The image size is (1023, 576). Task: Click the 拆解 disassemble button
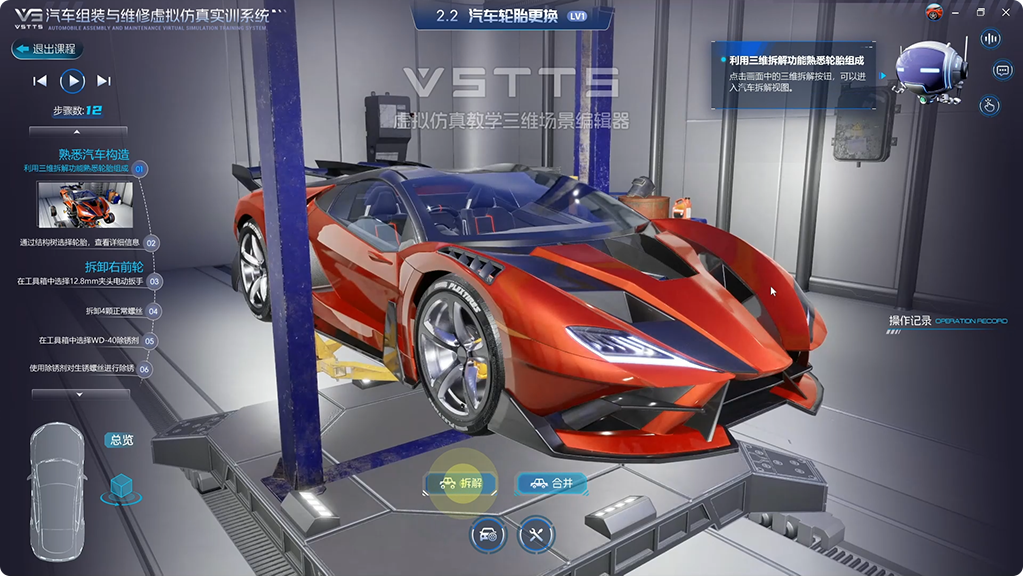pyautogui.click(x=460, y=483)
